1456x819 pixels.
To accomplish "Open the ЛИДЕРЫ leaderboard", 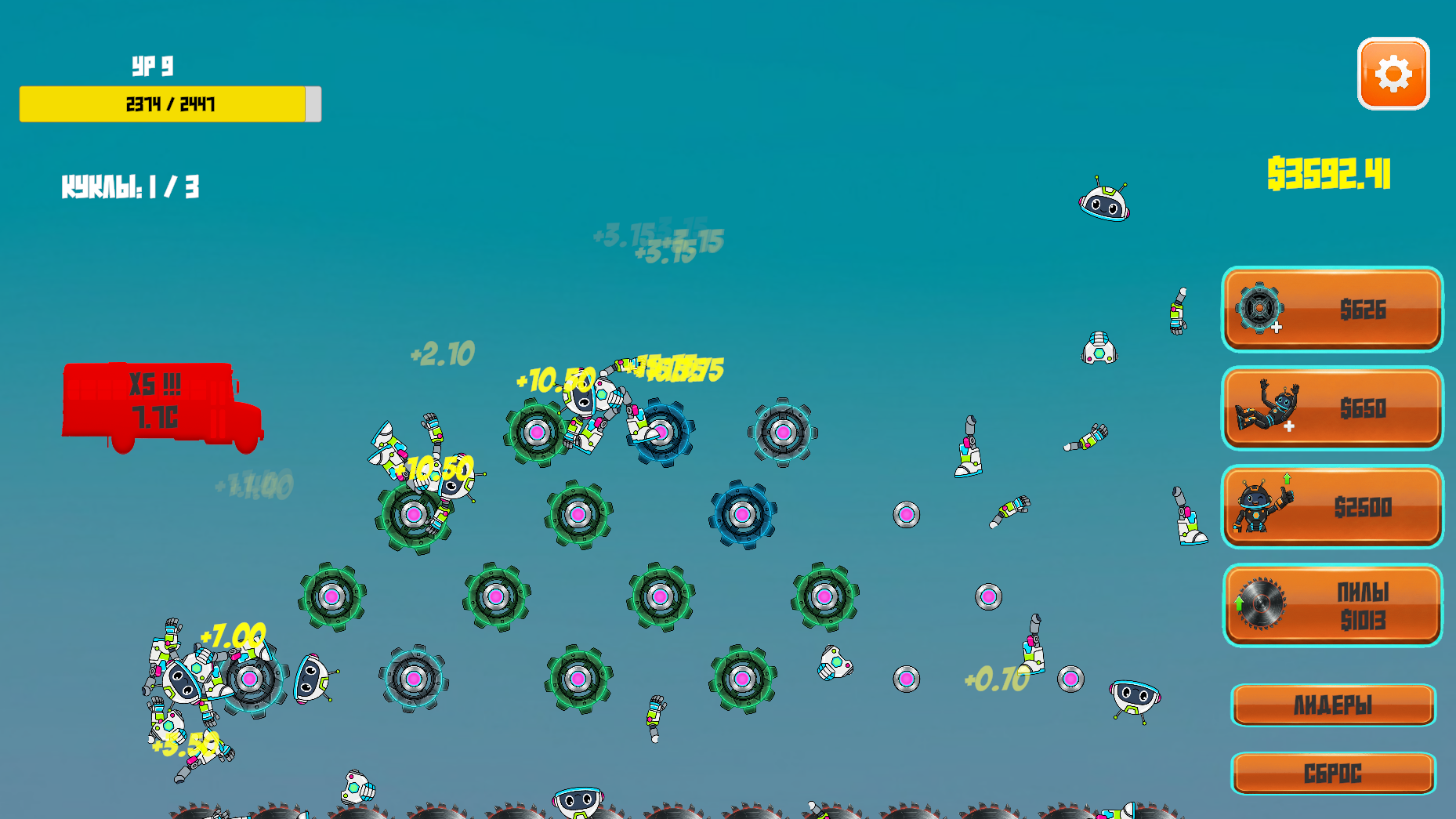I will pos(1332,704).
